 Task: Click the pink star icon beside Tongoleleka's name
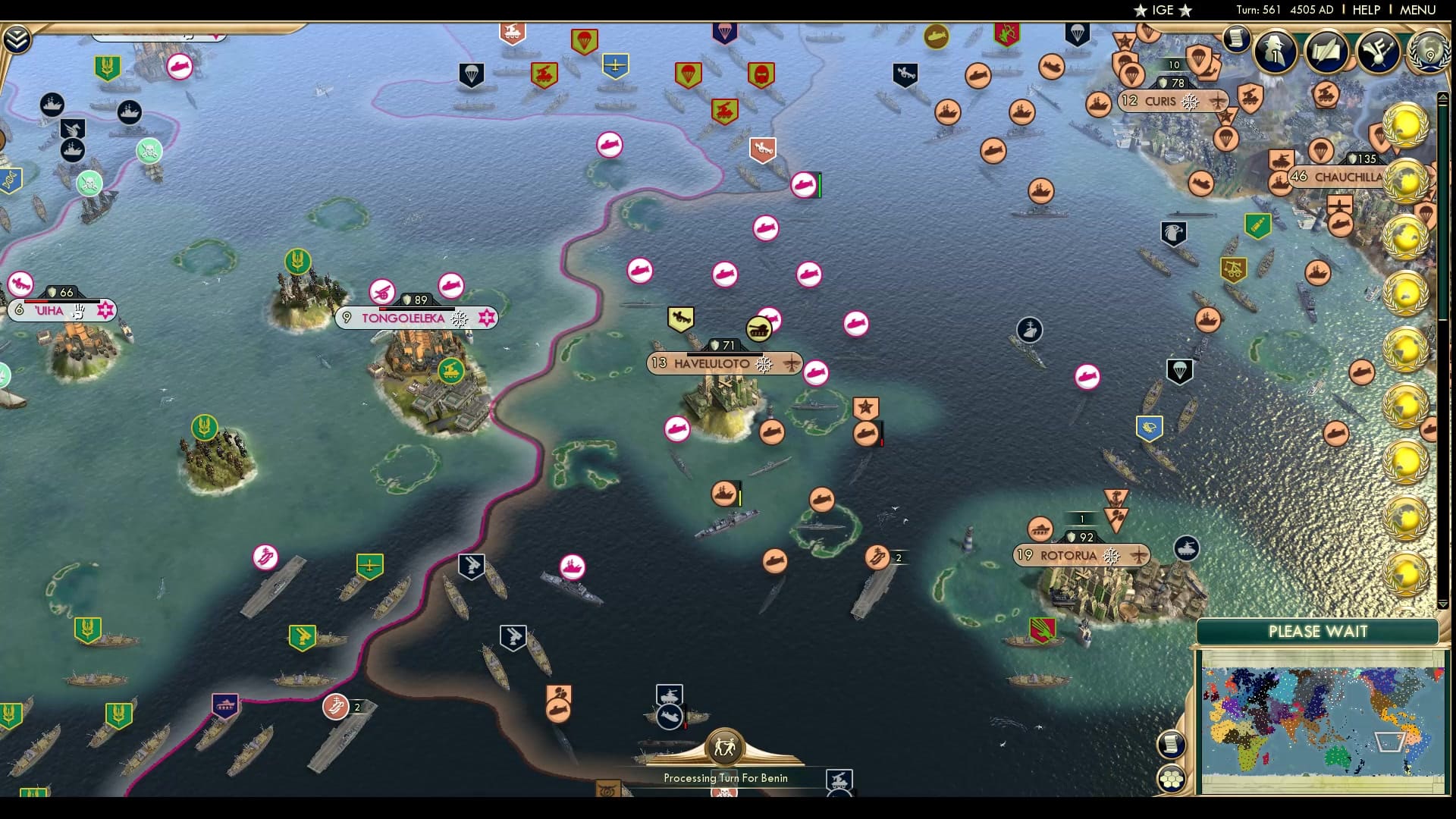[485, 318]
